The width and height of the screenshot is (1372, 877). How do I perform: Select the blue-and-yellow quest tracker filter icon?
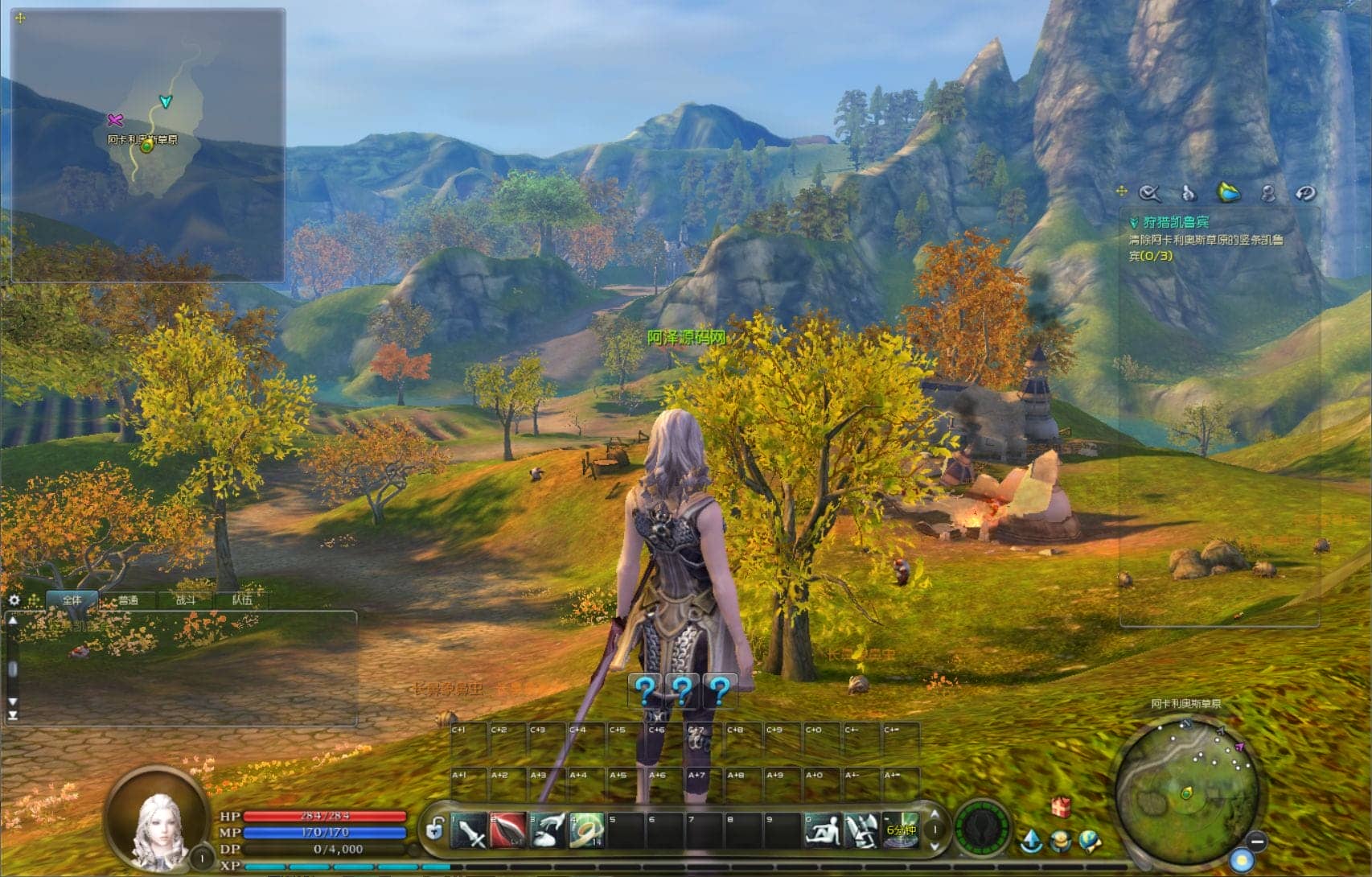pos(1228,192)
